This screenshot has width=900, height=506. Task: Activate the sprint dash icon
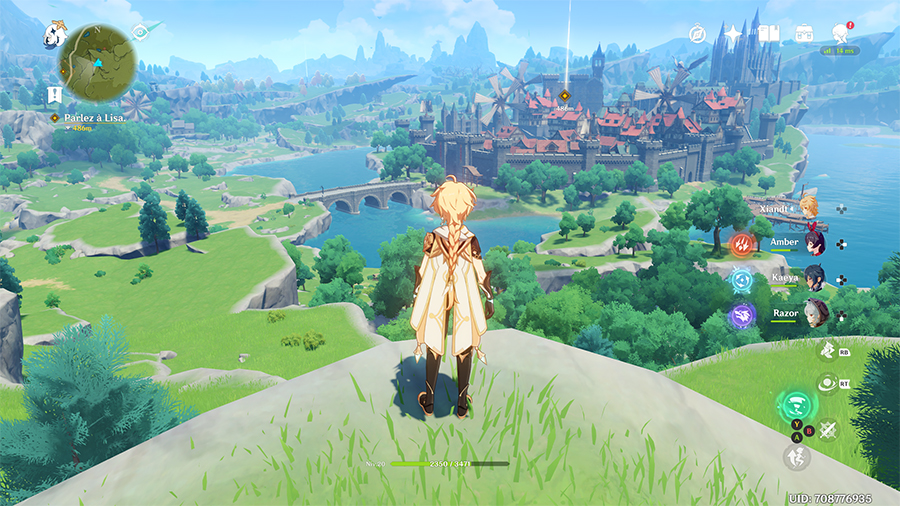(797, 456)
